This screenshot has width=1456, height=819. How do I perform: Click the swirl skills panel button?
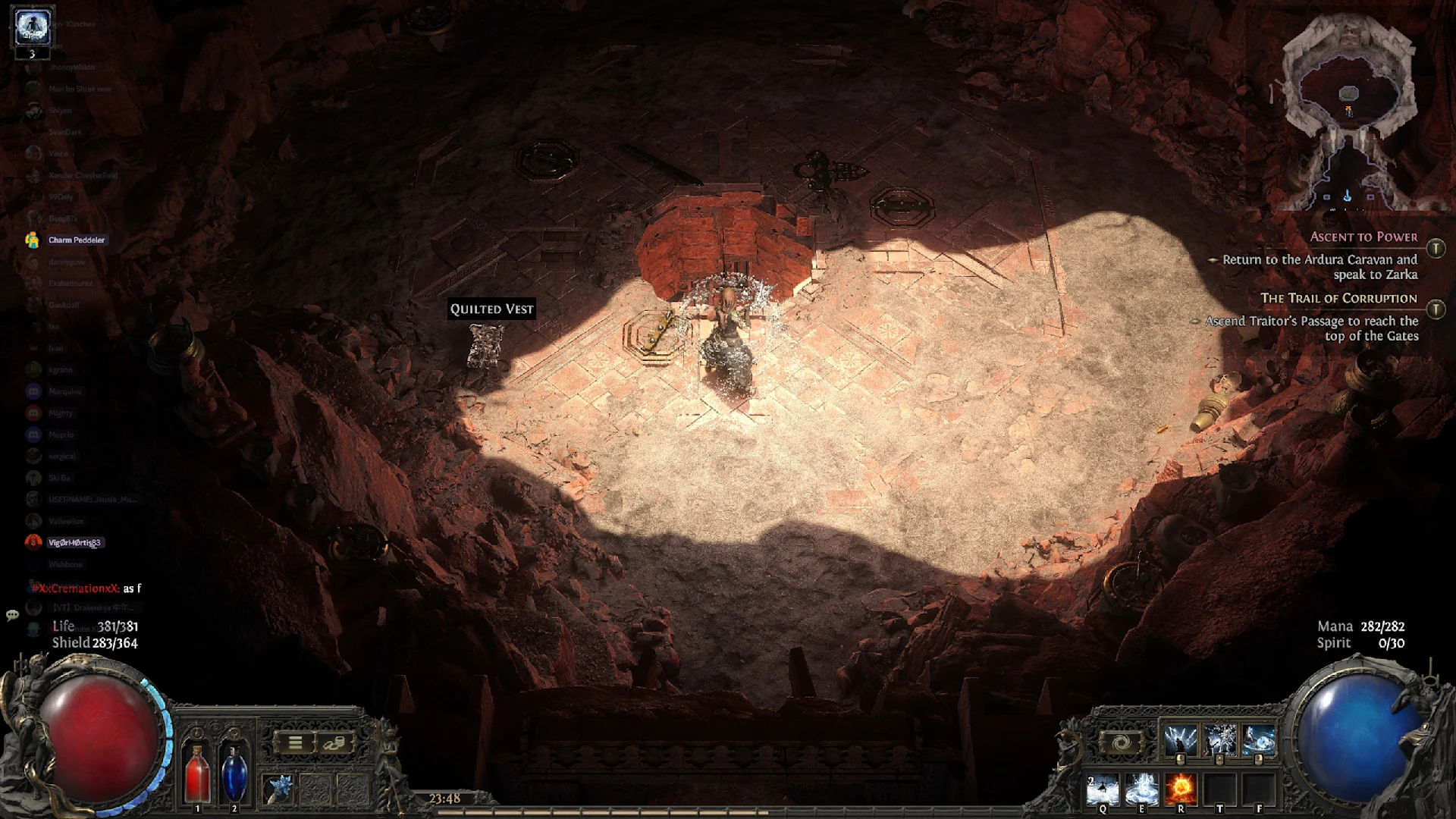tap(1121, 743)
